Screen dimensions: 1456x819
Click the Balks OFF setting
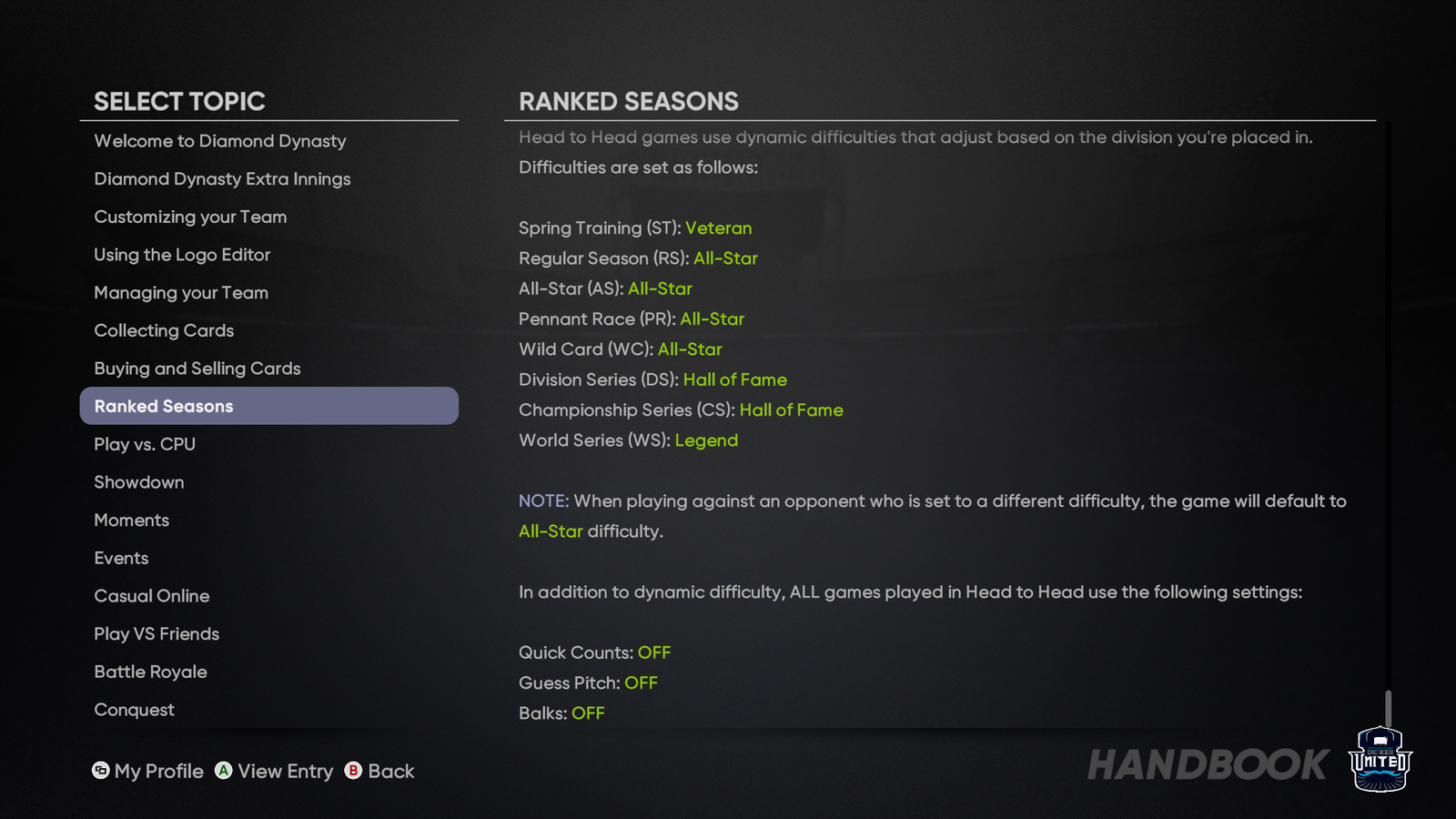588,713
